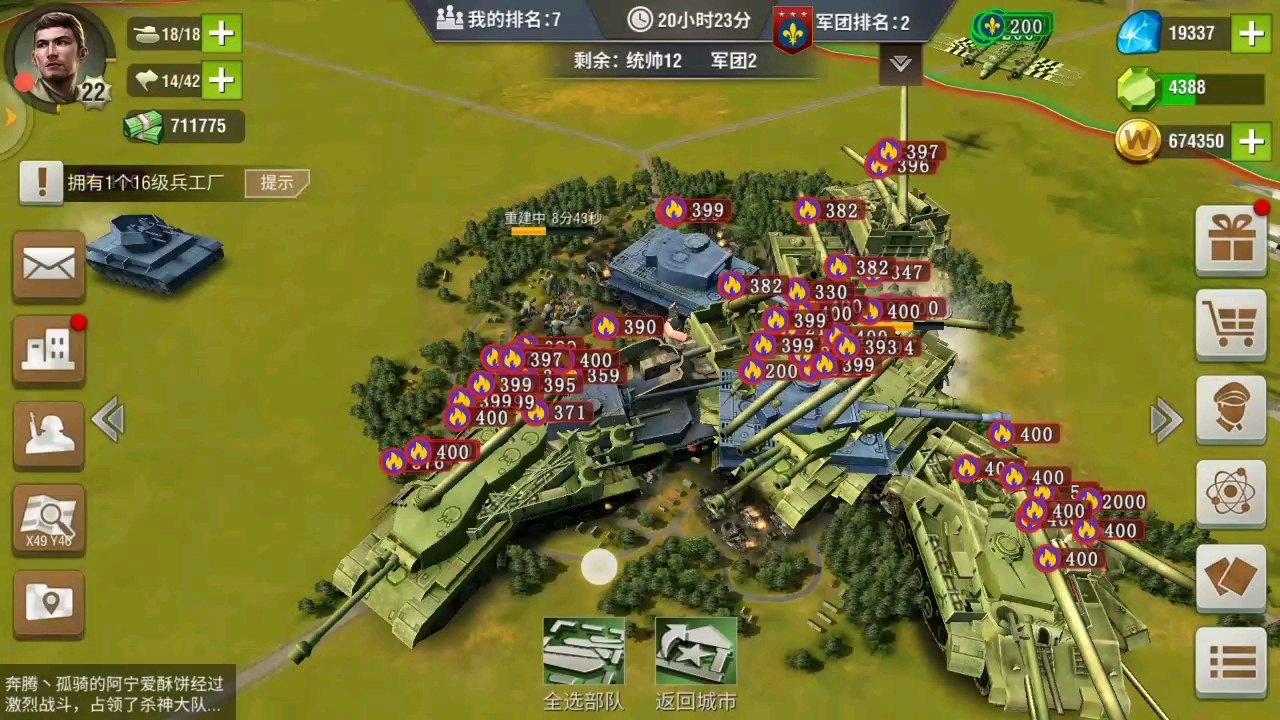Image resolution: width=1280 pixels, height=720 pixels.
Task: Open the soldier troops menu
Action: (x=49, y=435)
